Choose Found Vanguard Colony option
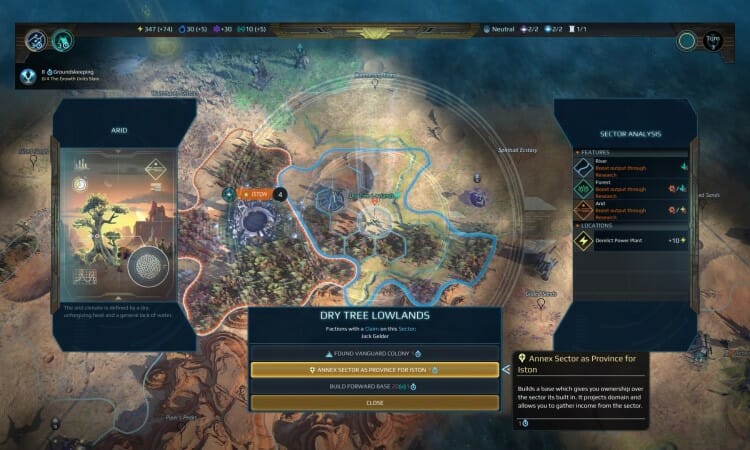750x450 pixels. 374,353
